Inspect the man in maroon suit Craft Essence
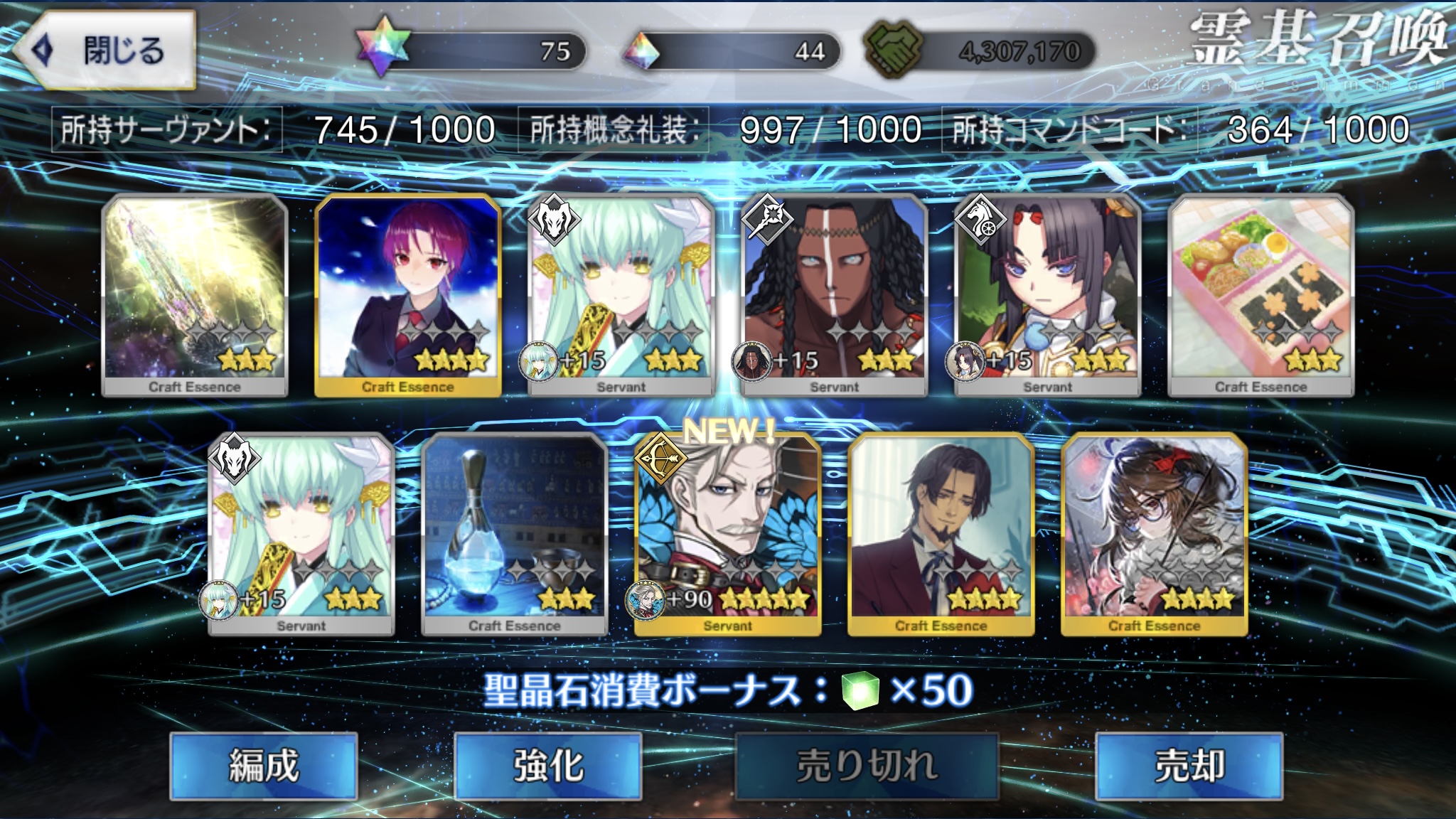The height and width of the screenshot is (819, 1456). coord(941,533)
